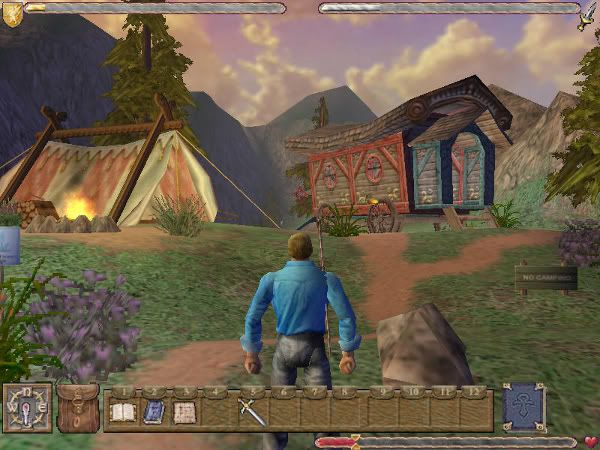600x450 pixels.
Task: Open the blue ankh spellbook
Action: point(523,407)
